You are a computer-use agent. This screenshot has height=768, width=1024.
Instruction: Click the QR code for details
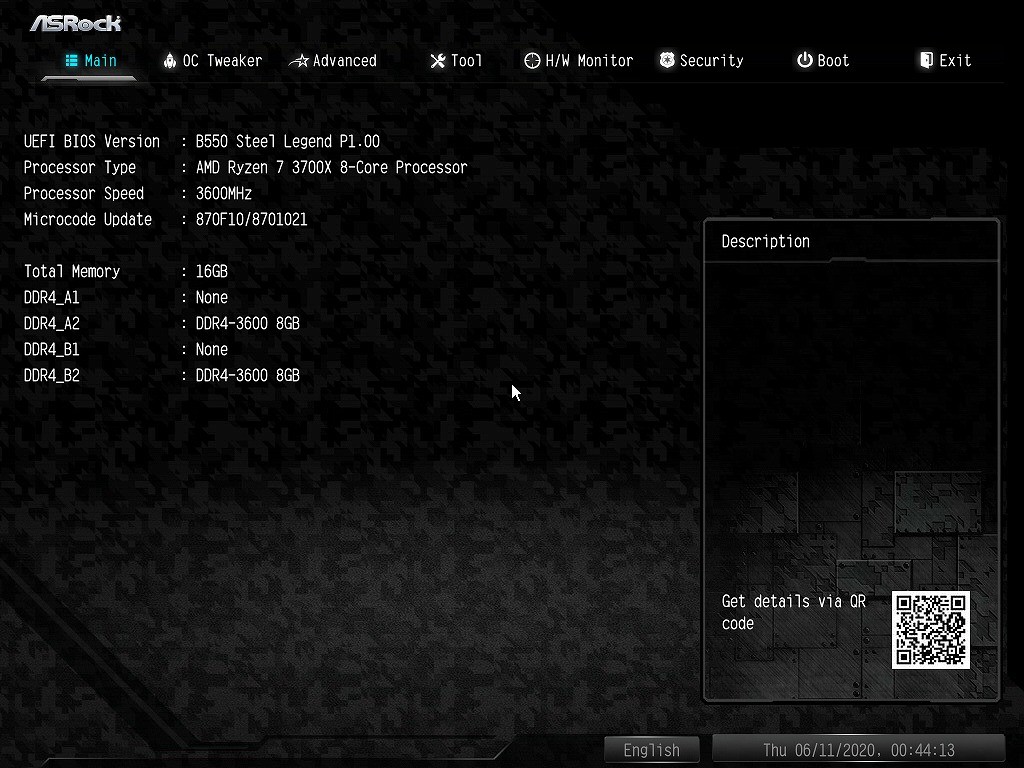pyautogui.click(x=931, y=630)
